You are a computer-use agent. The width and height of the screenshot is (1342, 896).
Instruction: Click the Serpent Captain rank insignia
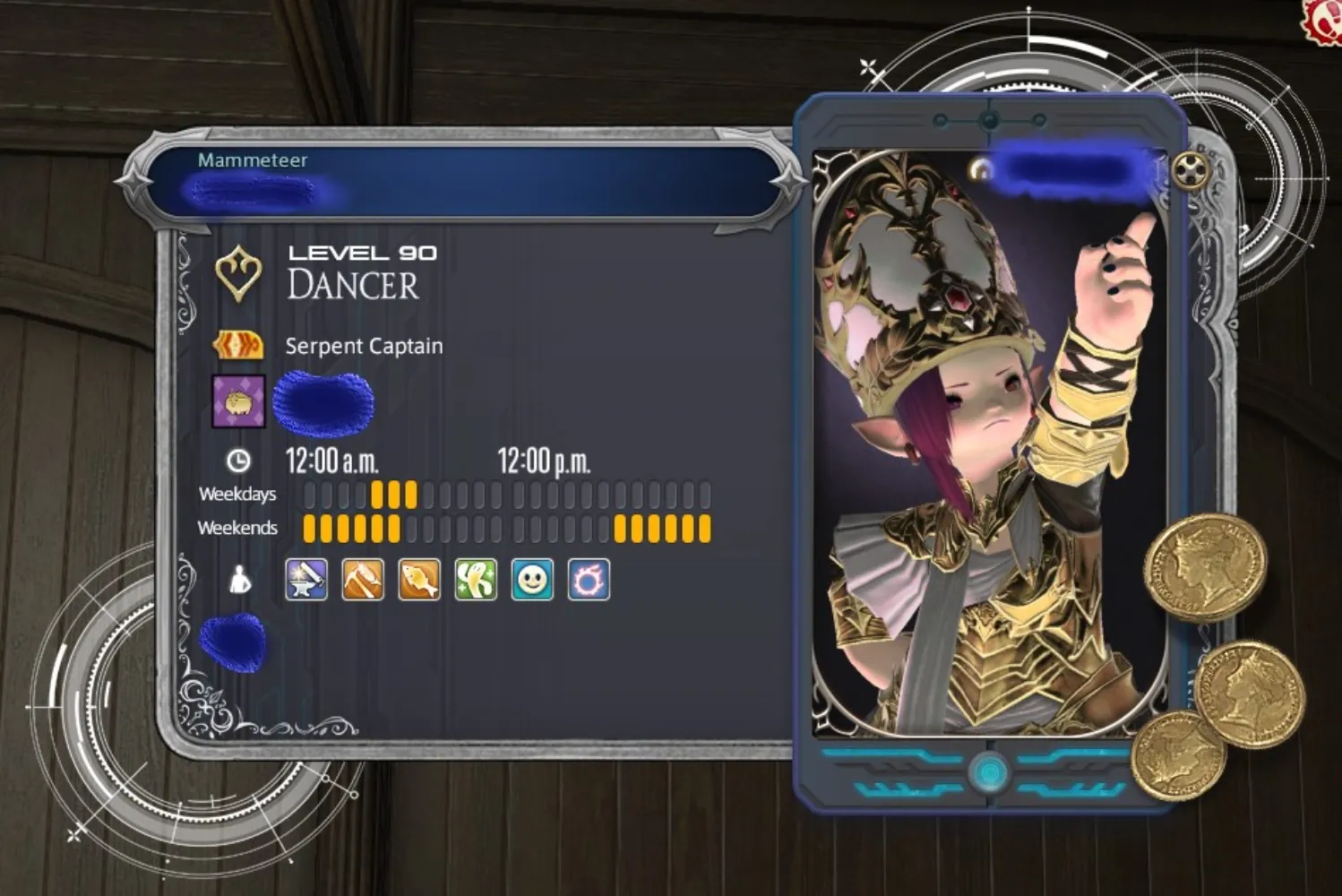pyautogui.click(x=238, y=345)
